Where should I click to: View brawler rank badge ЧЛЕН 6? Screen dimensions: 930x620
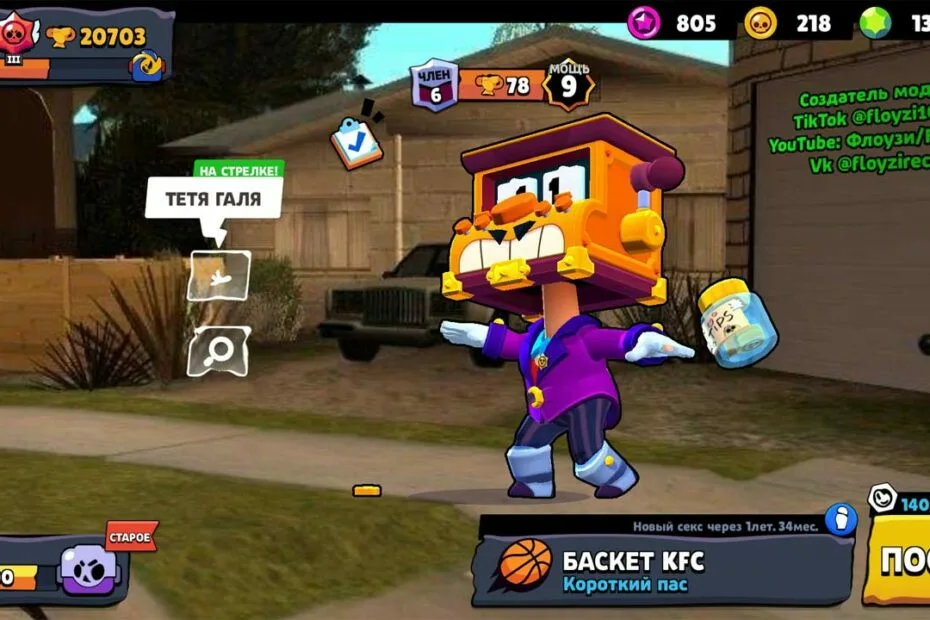pyautogui.click(x=434, y=86)
